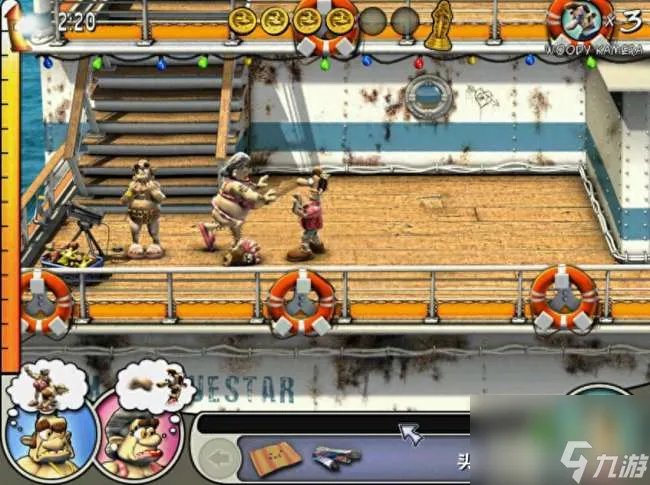Click the golden trophy statue icon
This screenshot has height=485, width=650.
click(x=438, y=24)
